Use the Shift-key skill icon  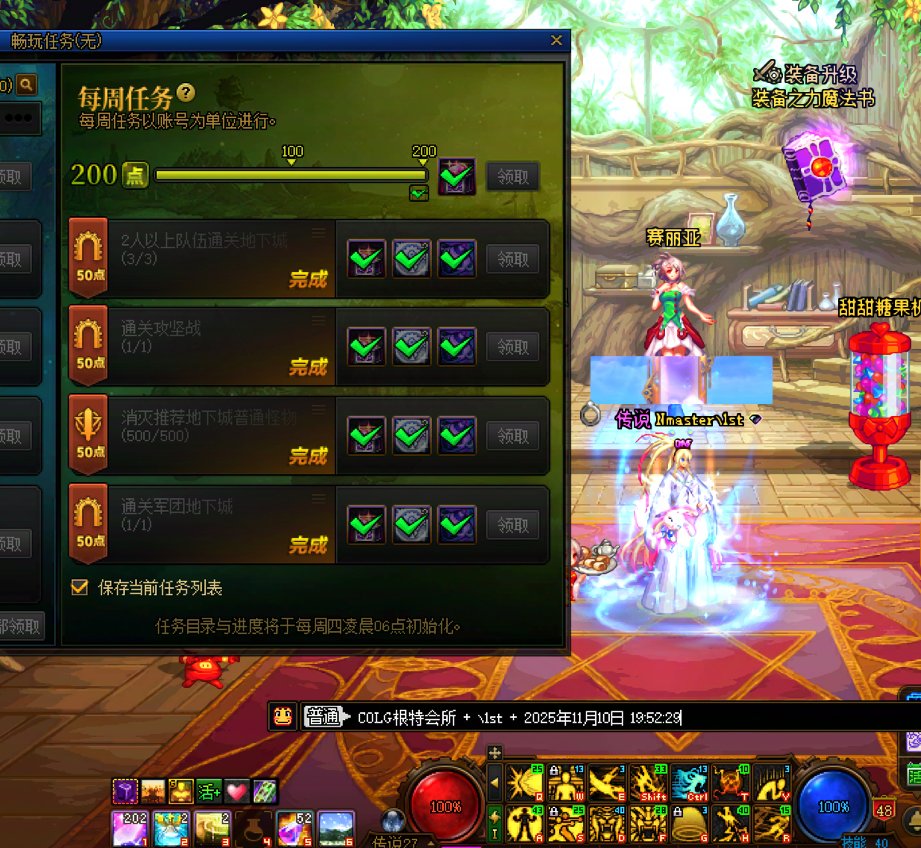(x=648, y=783)
